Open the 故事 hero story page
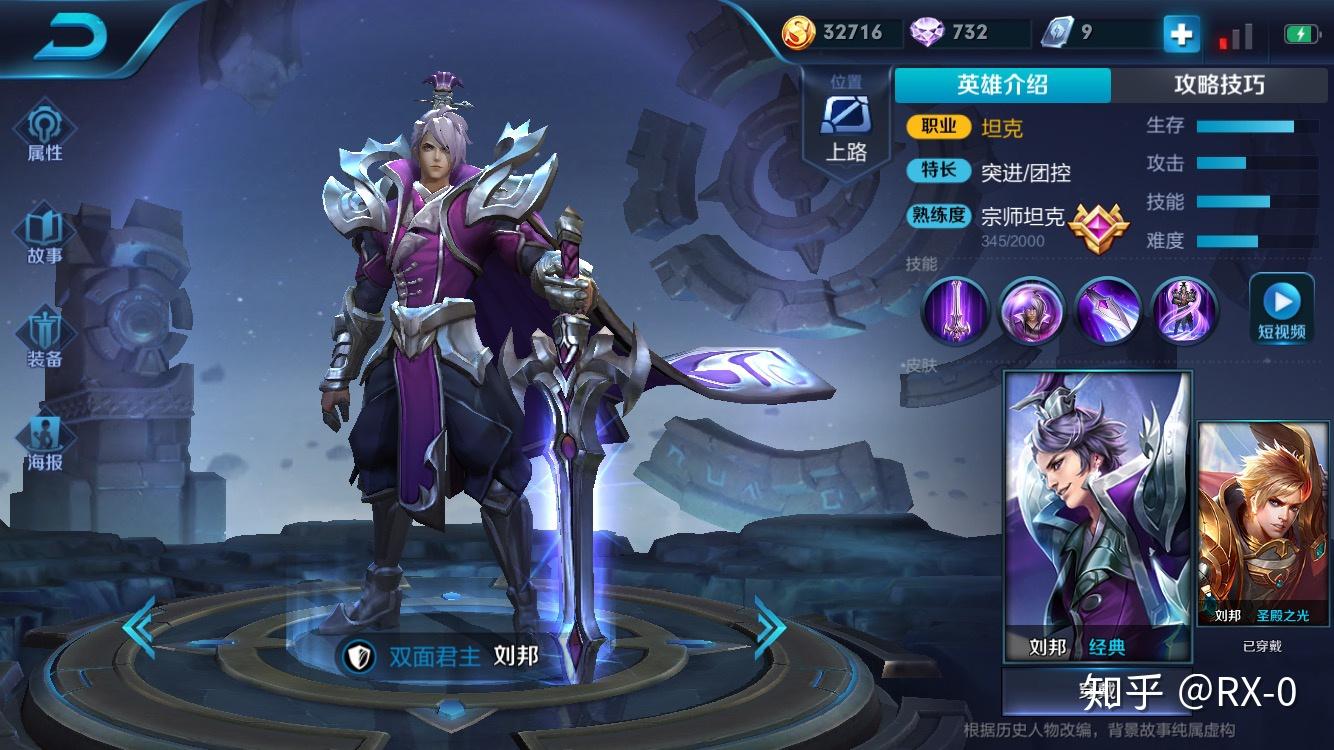 pyautogui.click(x=45, y=236)
